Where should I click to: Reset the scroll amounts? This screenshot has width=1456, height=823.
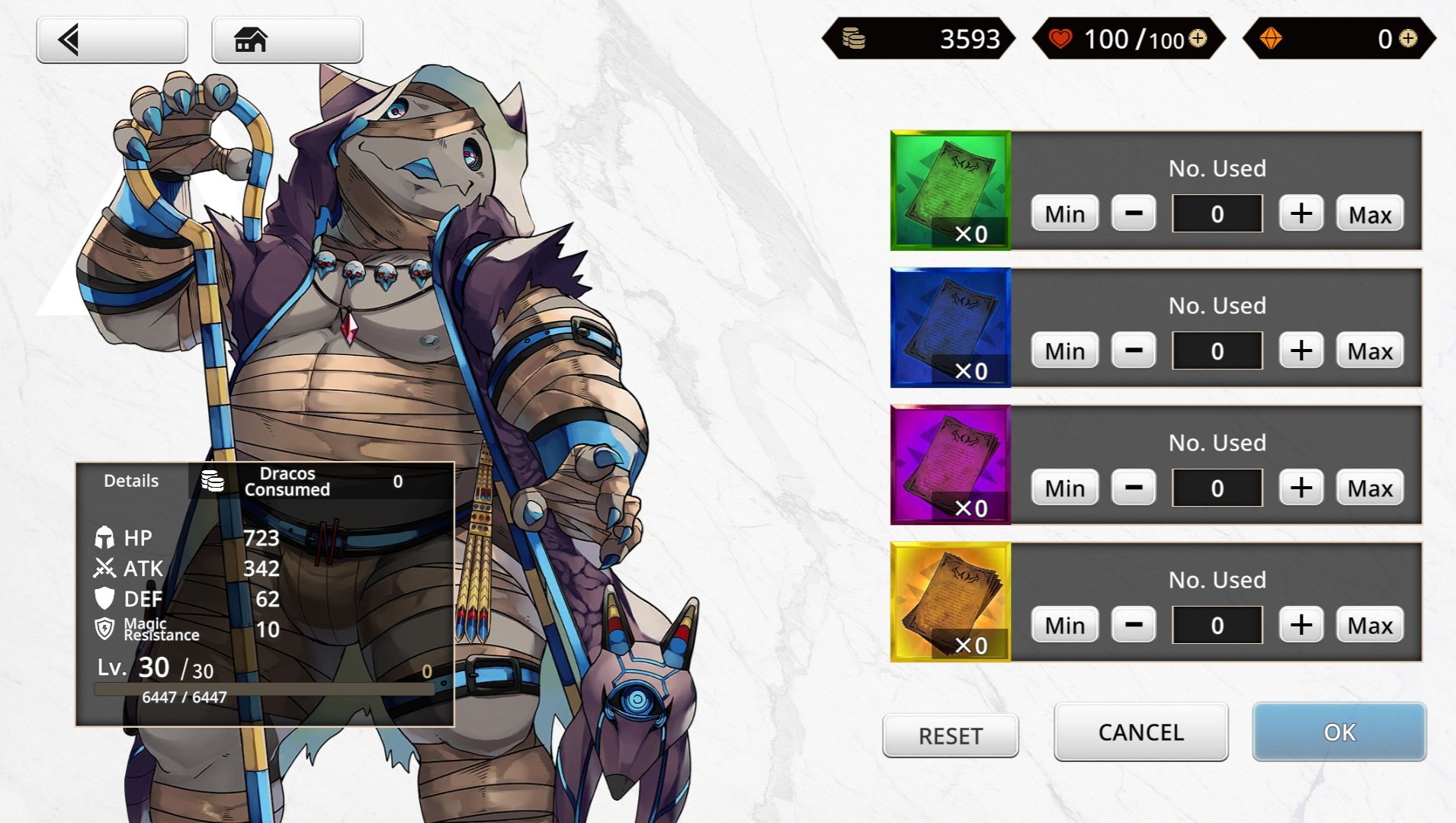[950, 736]
